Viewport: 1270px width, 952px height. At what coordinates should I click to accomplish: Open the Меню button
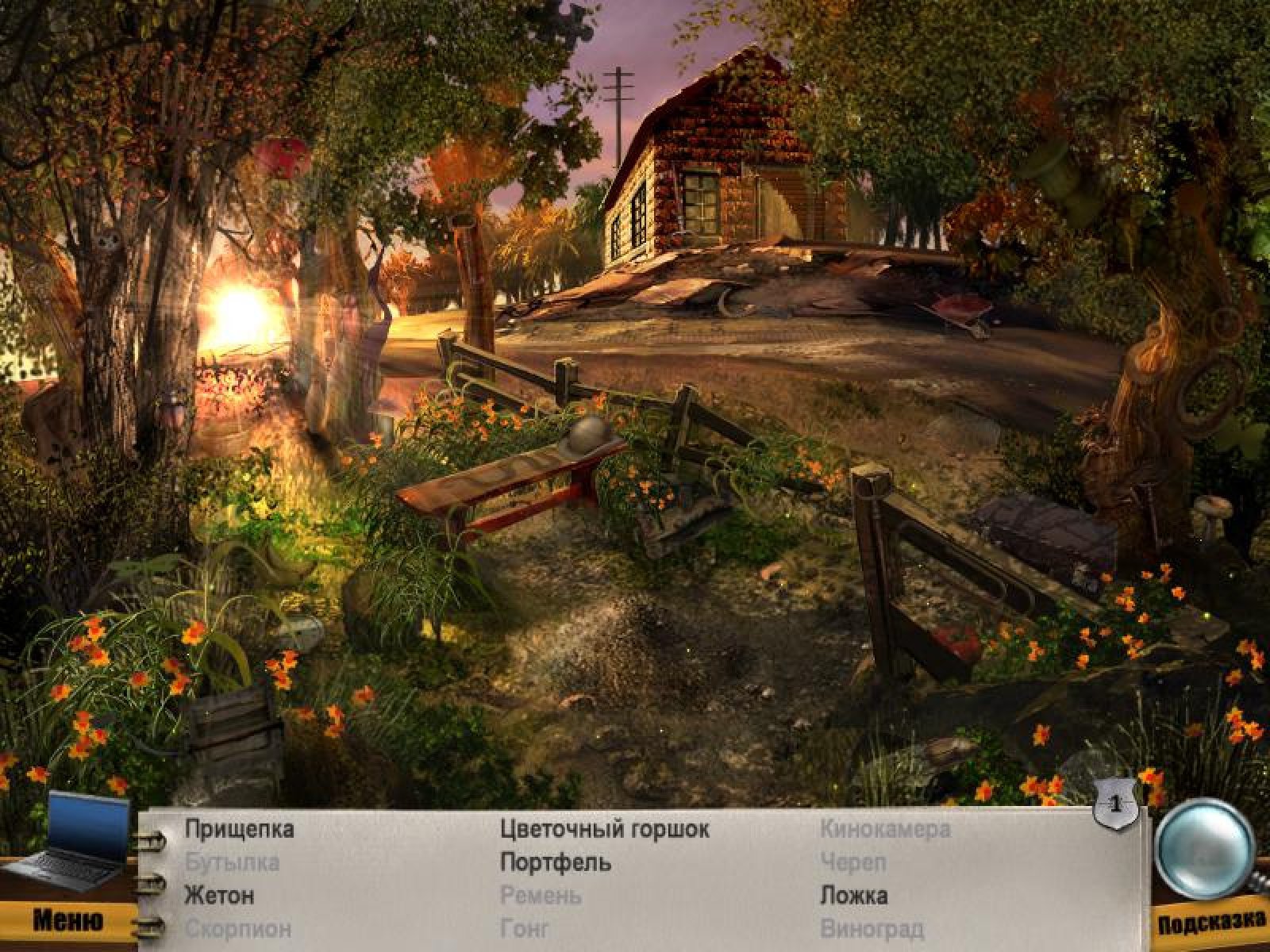tap(67, 920)
